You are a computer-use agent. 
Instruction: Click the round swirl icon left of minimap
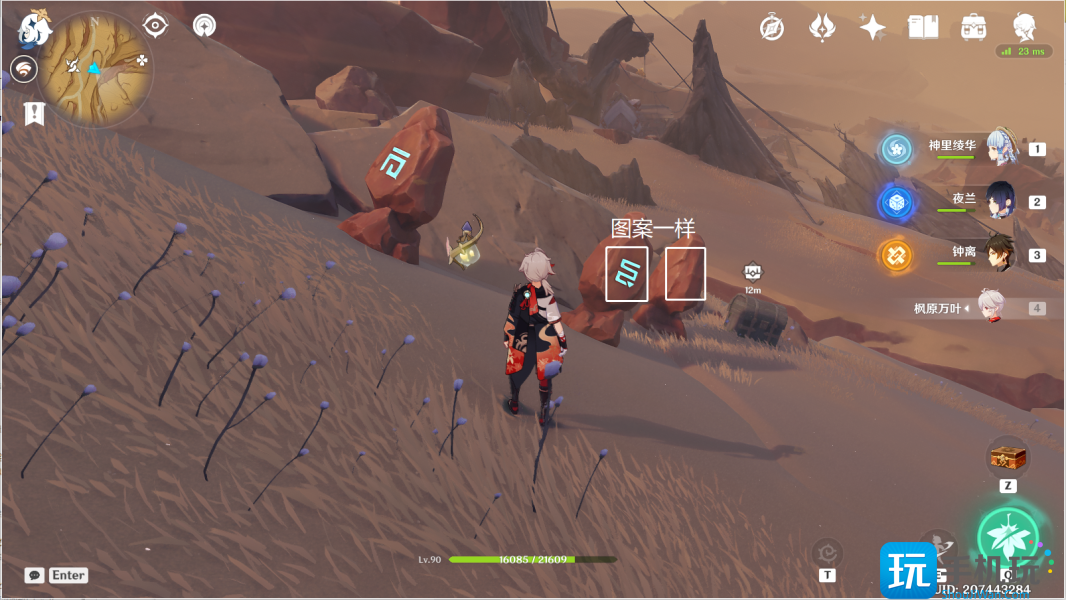[x=24, y=68]
